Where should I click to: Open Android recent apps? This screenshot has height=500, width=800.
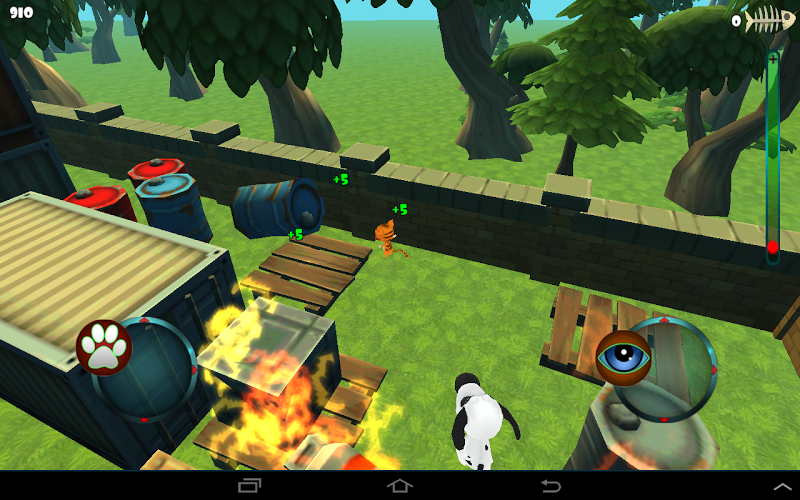coord(249,486)
